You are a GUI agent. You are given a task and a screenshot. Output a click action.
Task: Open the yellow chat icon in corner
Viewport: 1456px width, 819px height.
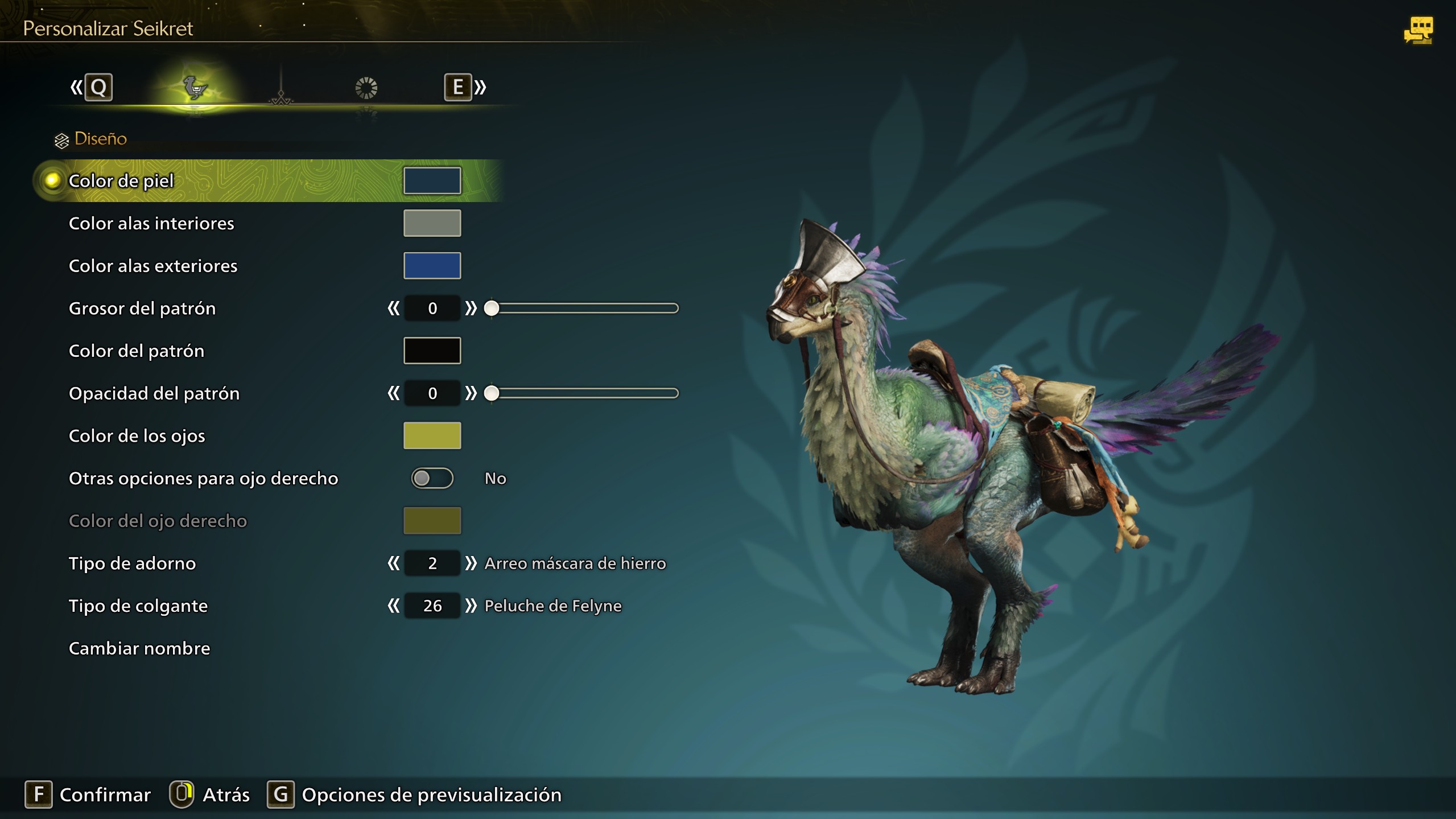(1418, 30)
